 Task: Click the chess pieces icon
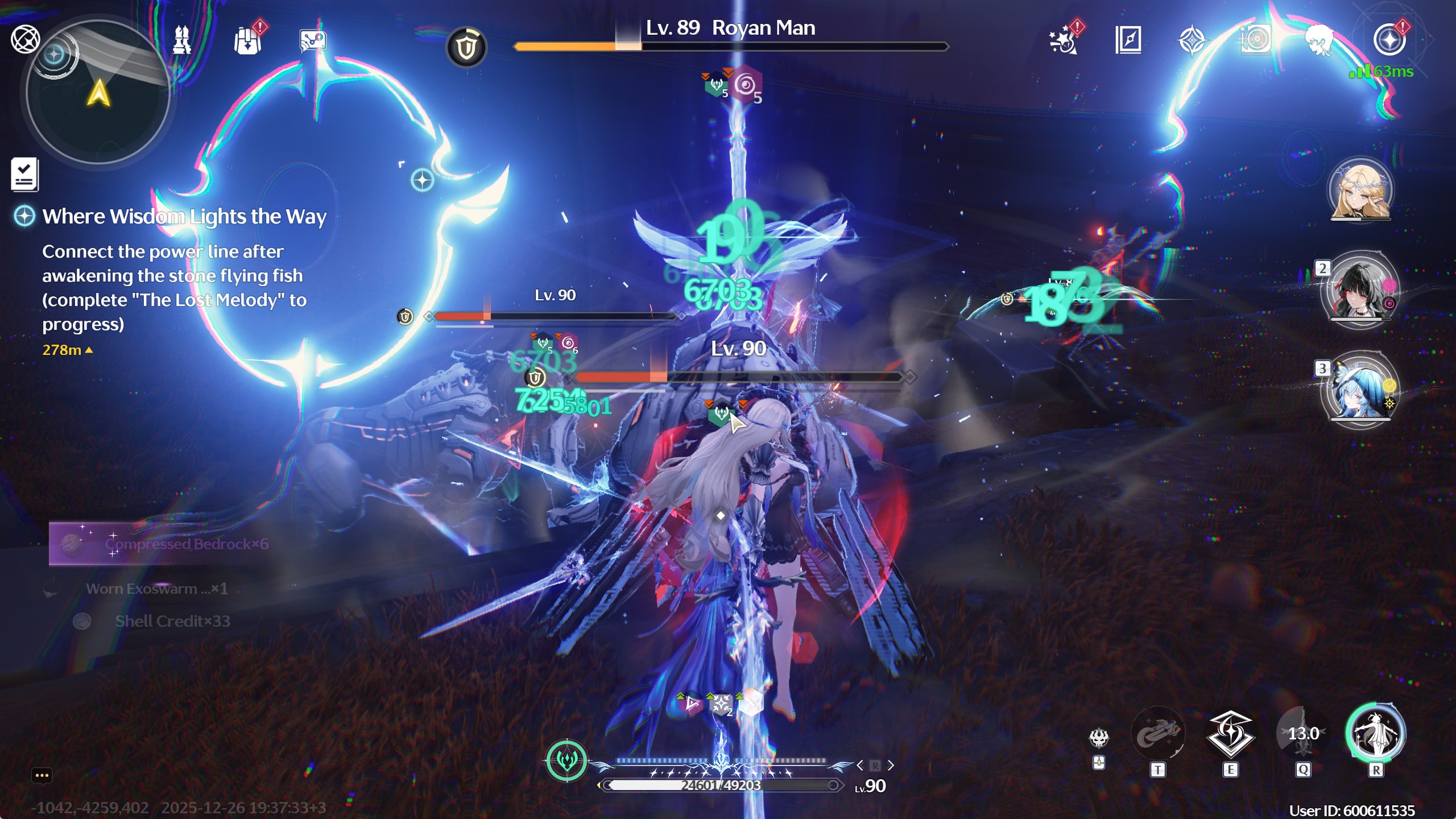(x=182, y=40)
